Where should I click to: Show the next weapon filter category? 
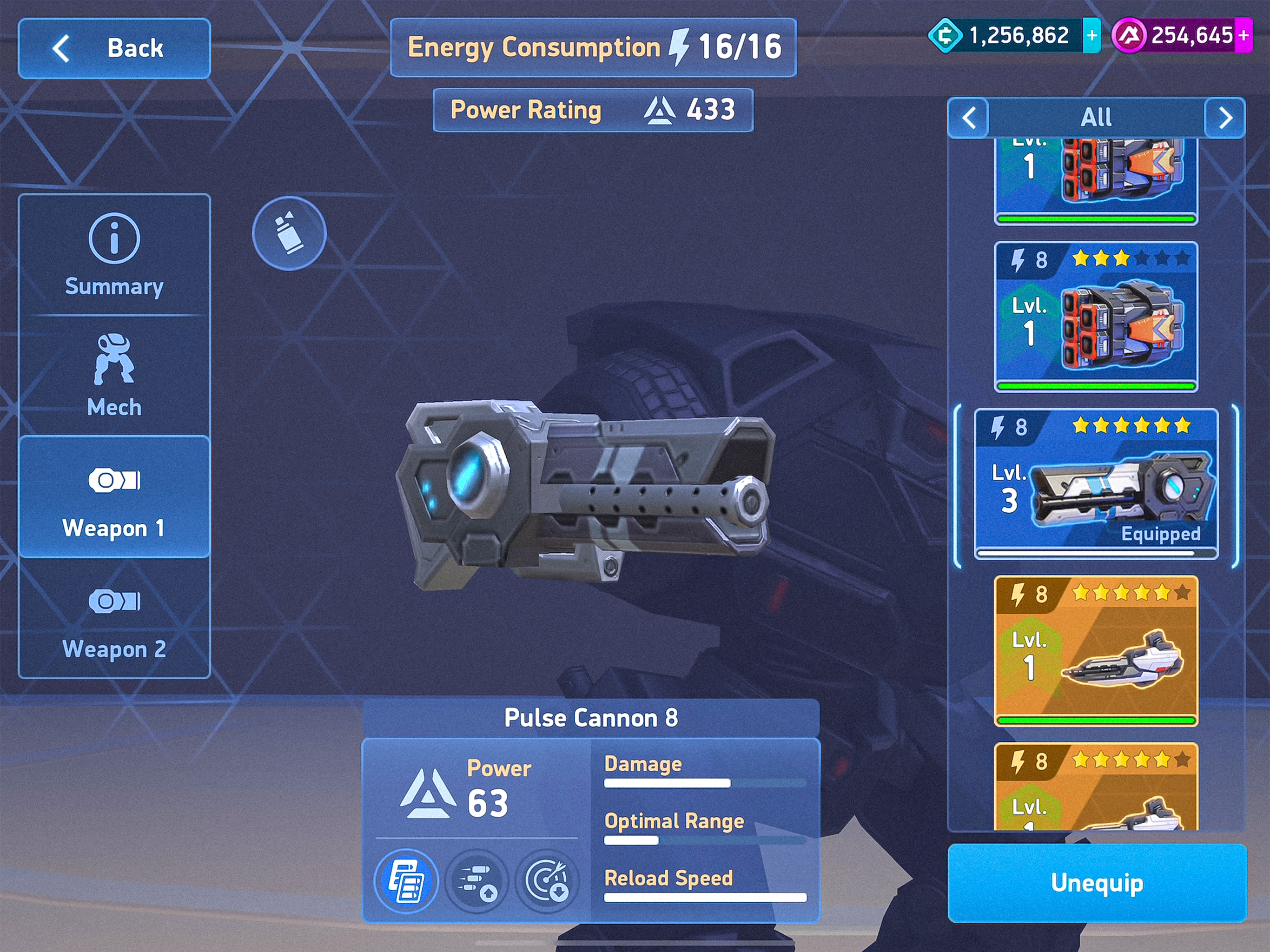1224,118
